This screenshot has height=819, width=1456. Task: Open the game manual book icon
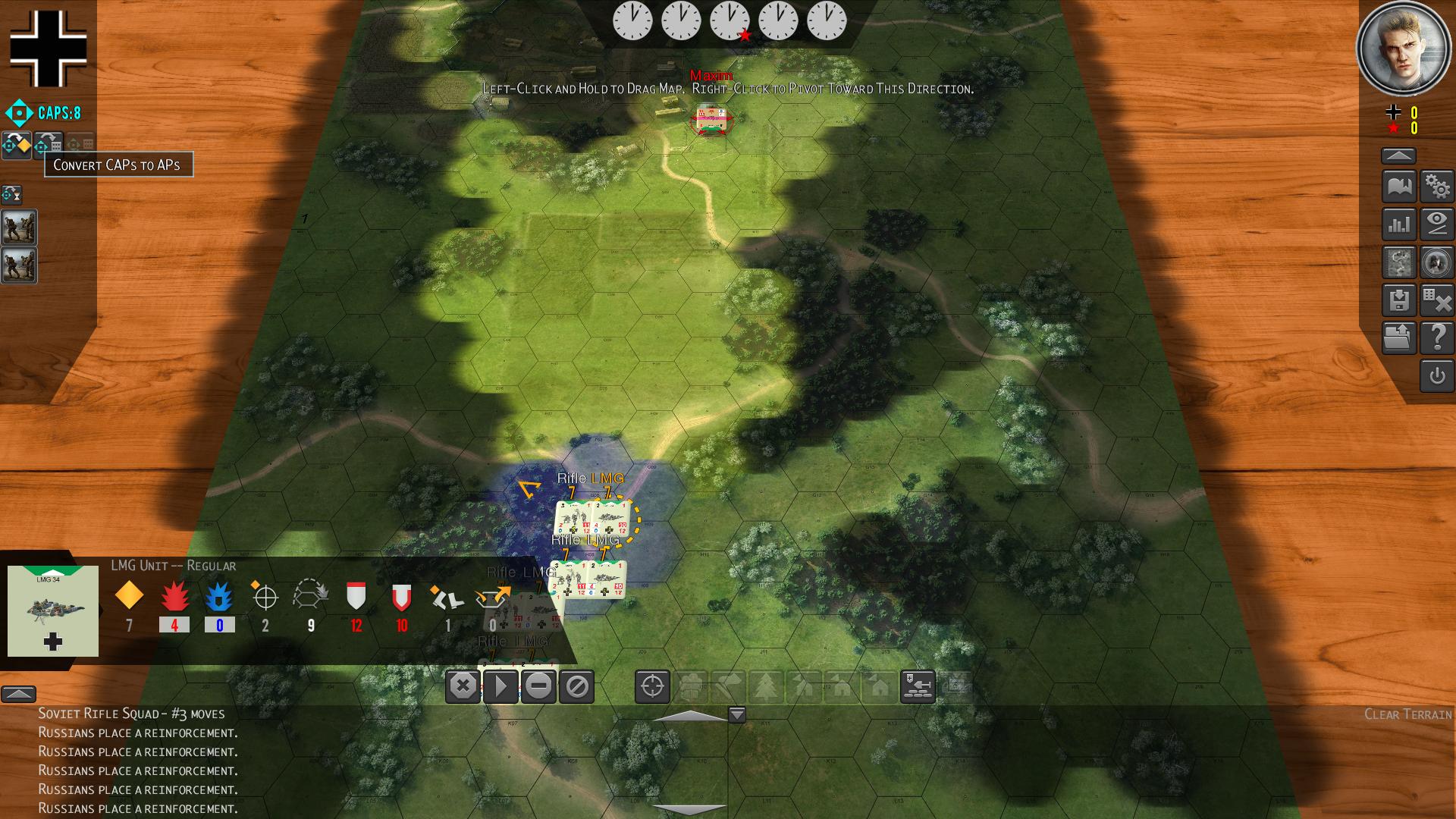[1399, 186]
